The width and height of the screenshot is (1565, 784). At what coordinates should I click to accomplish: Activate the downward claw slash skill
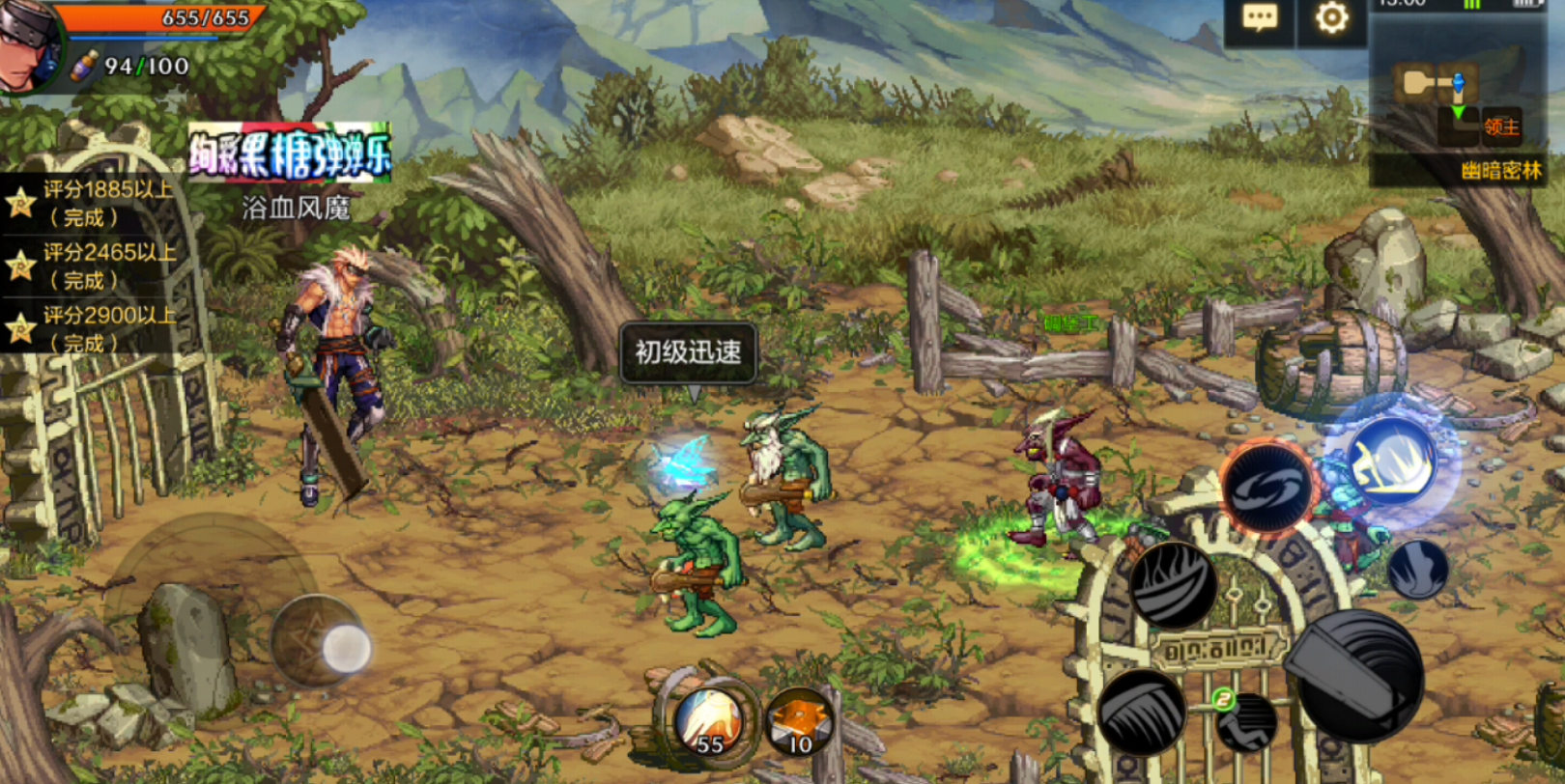point(1142,712)
